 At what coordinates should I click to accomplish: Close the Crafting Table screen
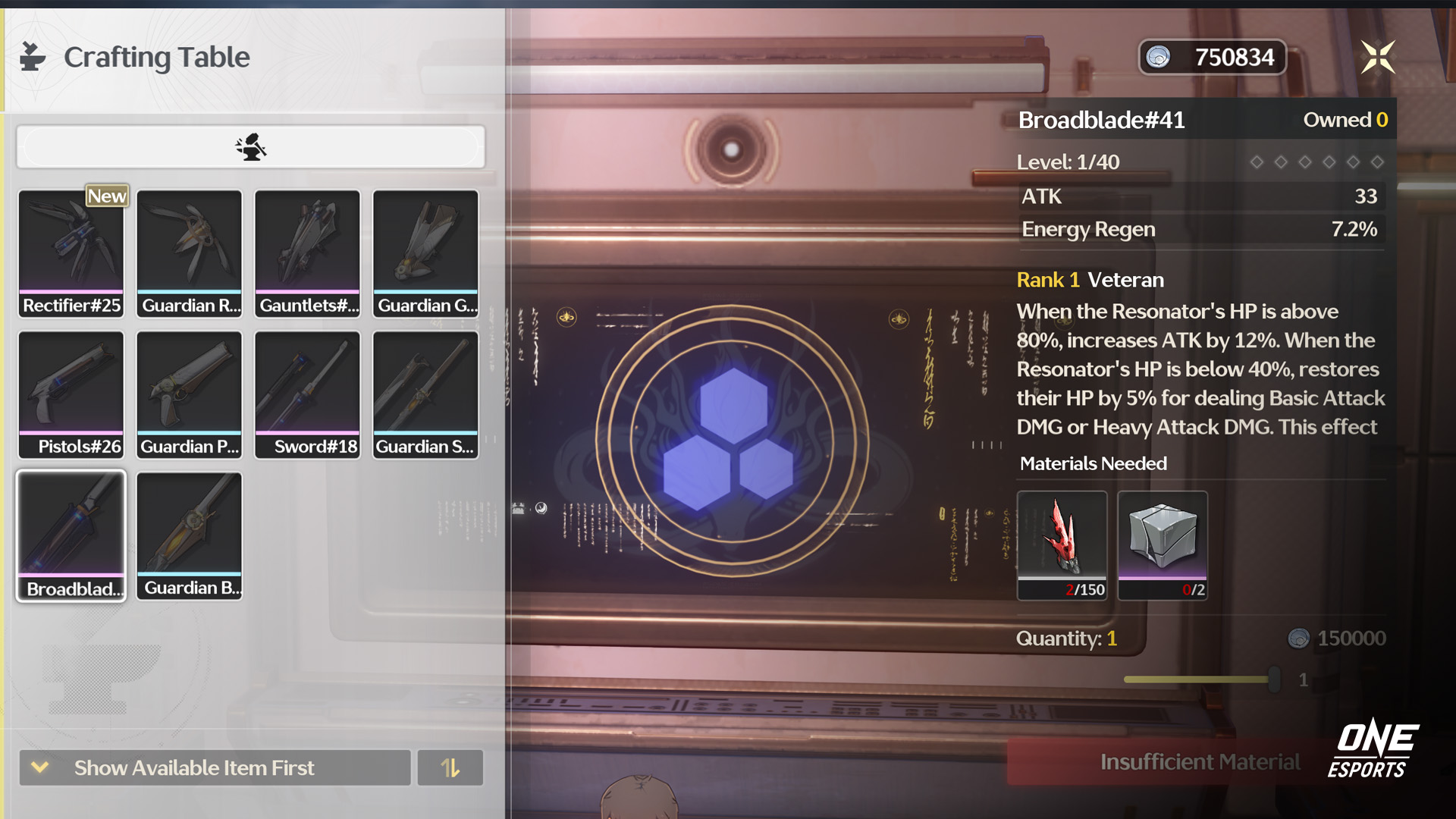[x=1377, y=57]
